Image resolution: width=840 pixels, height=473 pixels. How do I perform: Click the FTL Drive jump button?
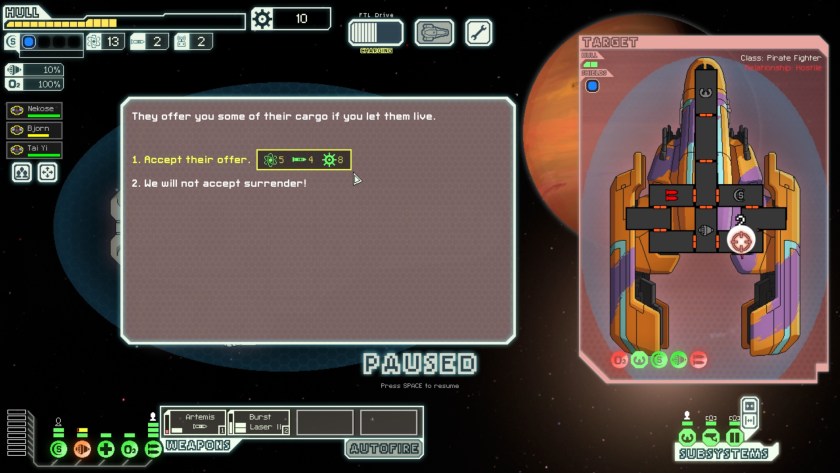[375, 33]
